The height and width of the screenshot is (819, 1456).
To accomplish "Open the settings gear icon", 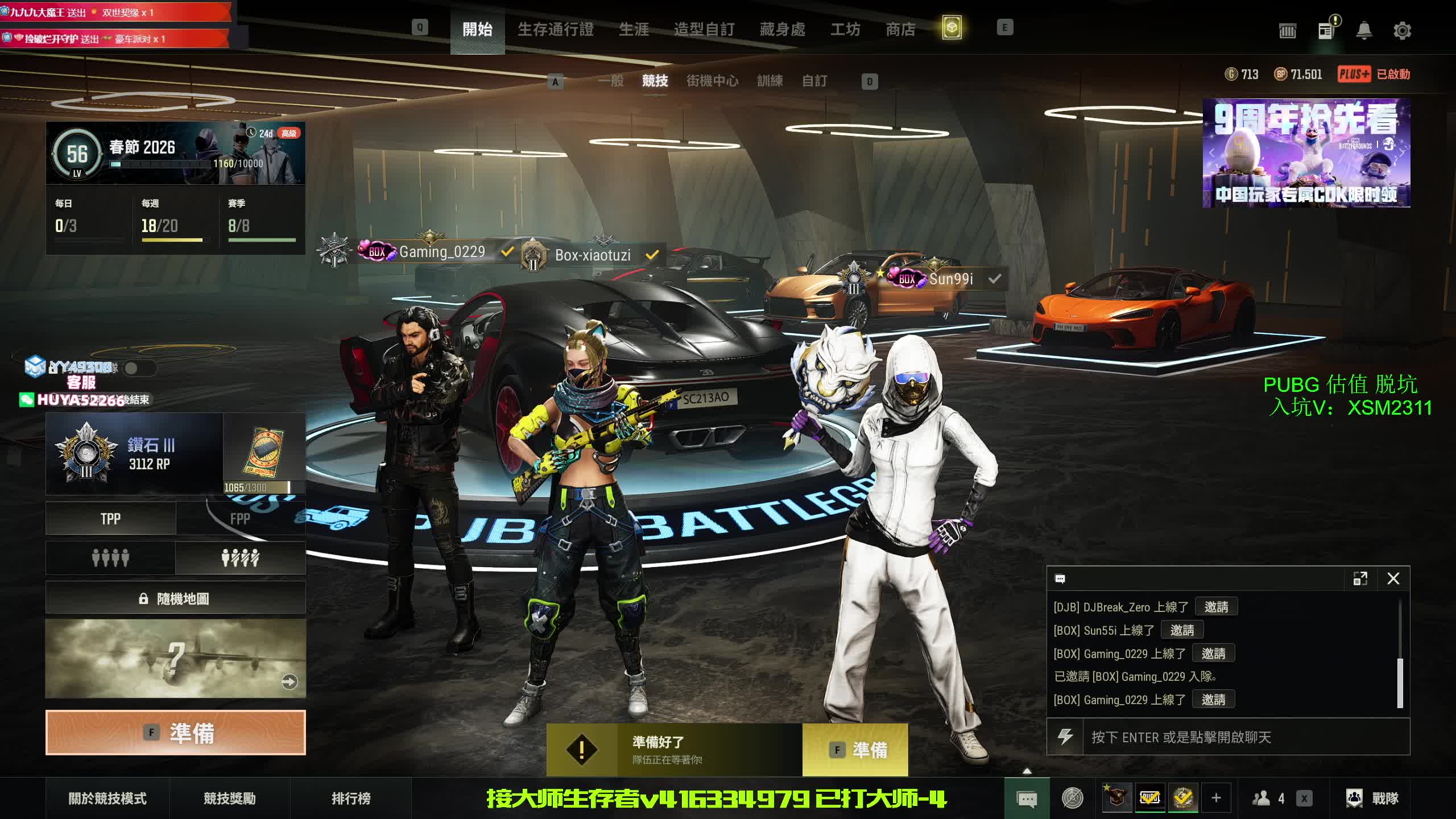I will [x=1402, y=31].
